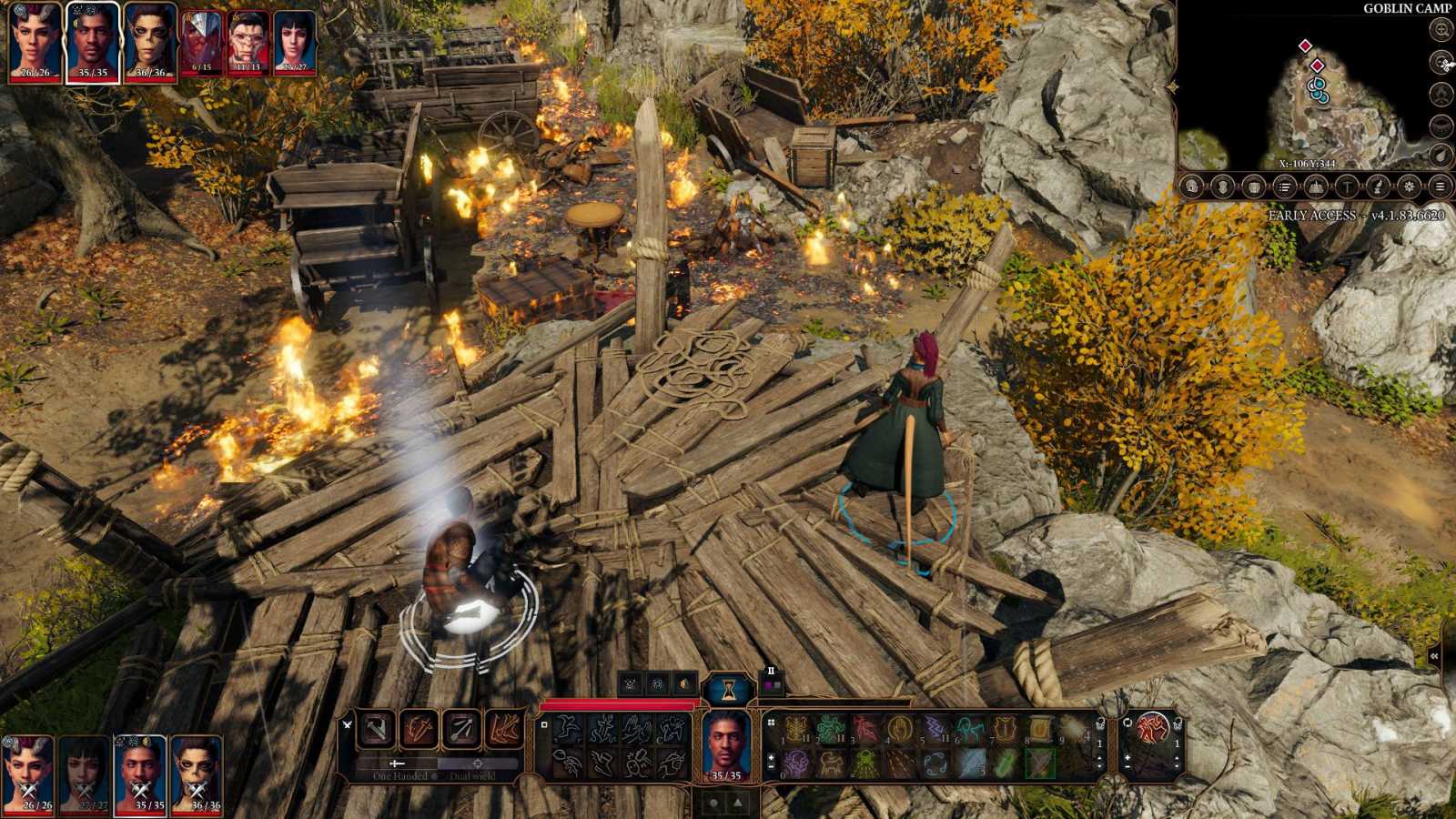Viewport: 1456px width, 819px height.
Task: Activate the green tentacle spell in slot two
Action: pyautogui.click(x=830, y=729)
